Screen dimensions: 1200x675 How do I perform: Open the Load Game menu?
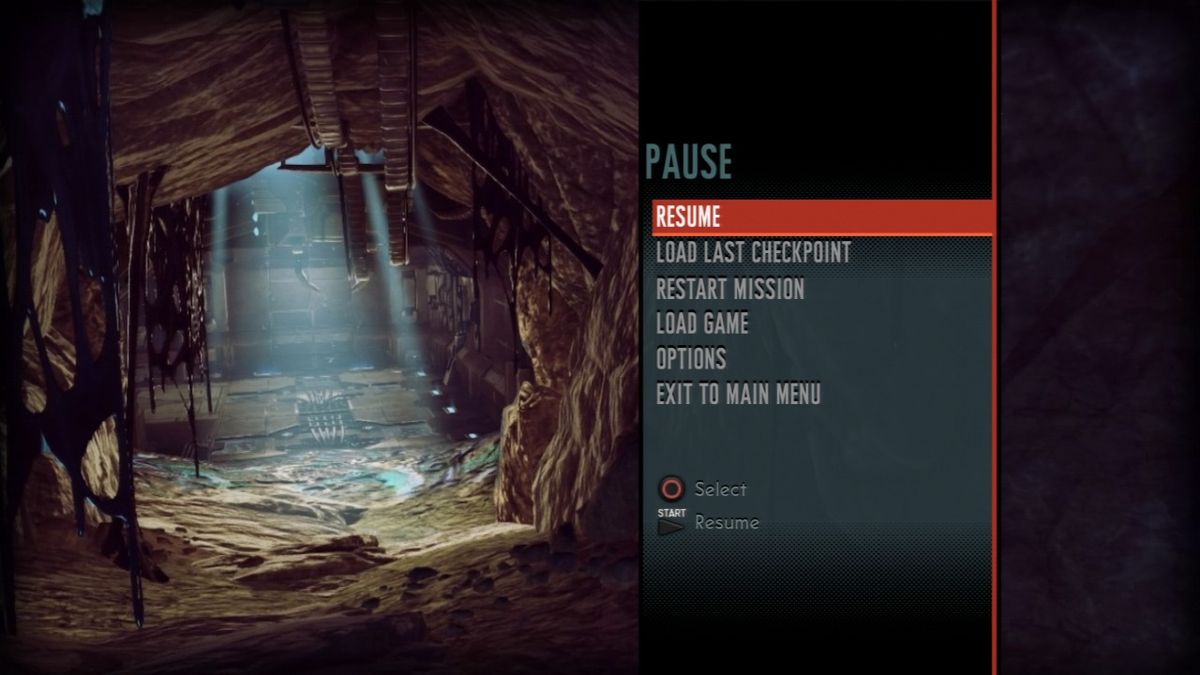click(x=702, y=324)
